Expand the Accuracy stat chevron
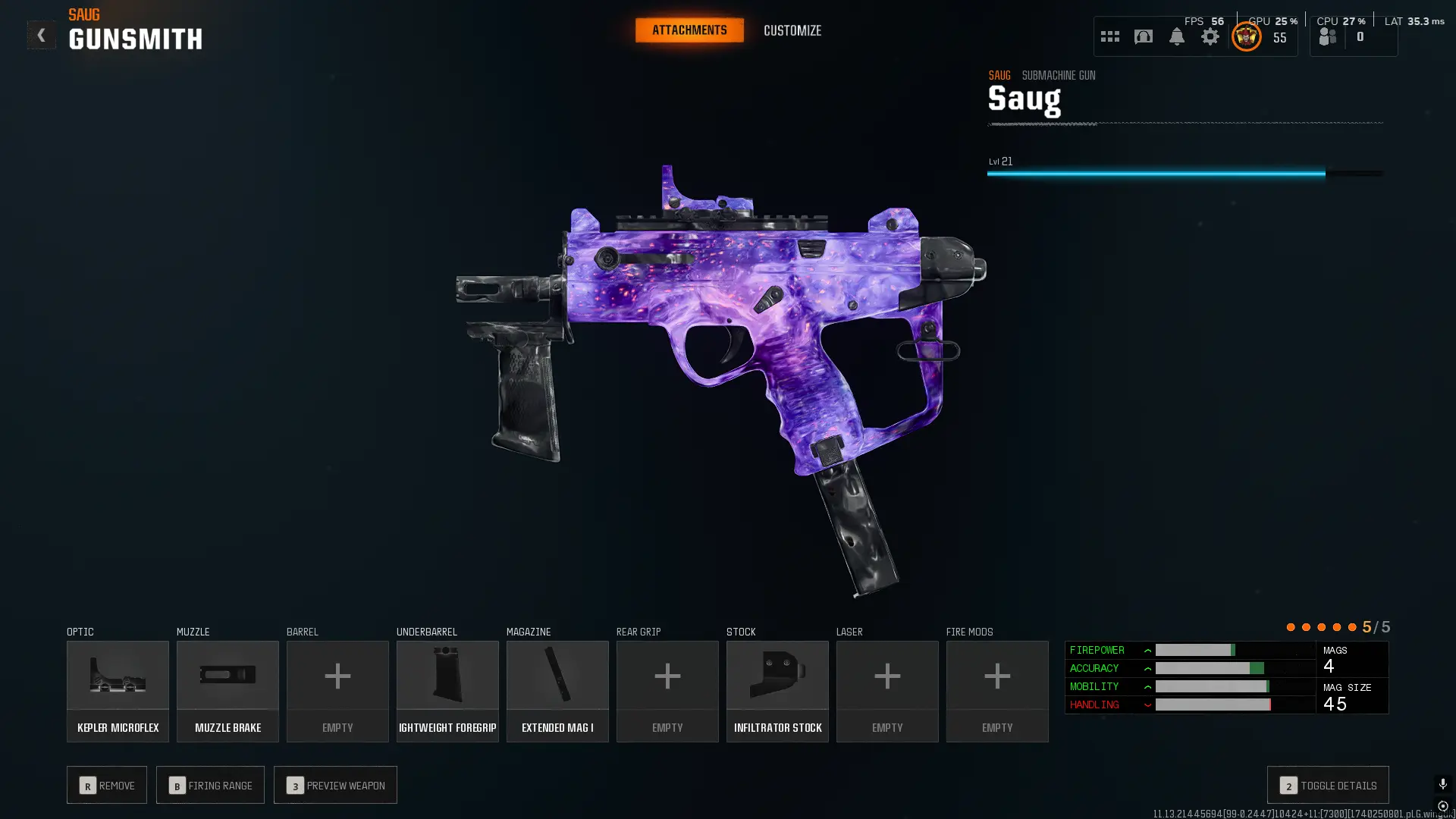The image size is (1456, 819). (1149, 668)
